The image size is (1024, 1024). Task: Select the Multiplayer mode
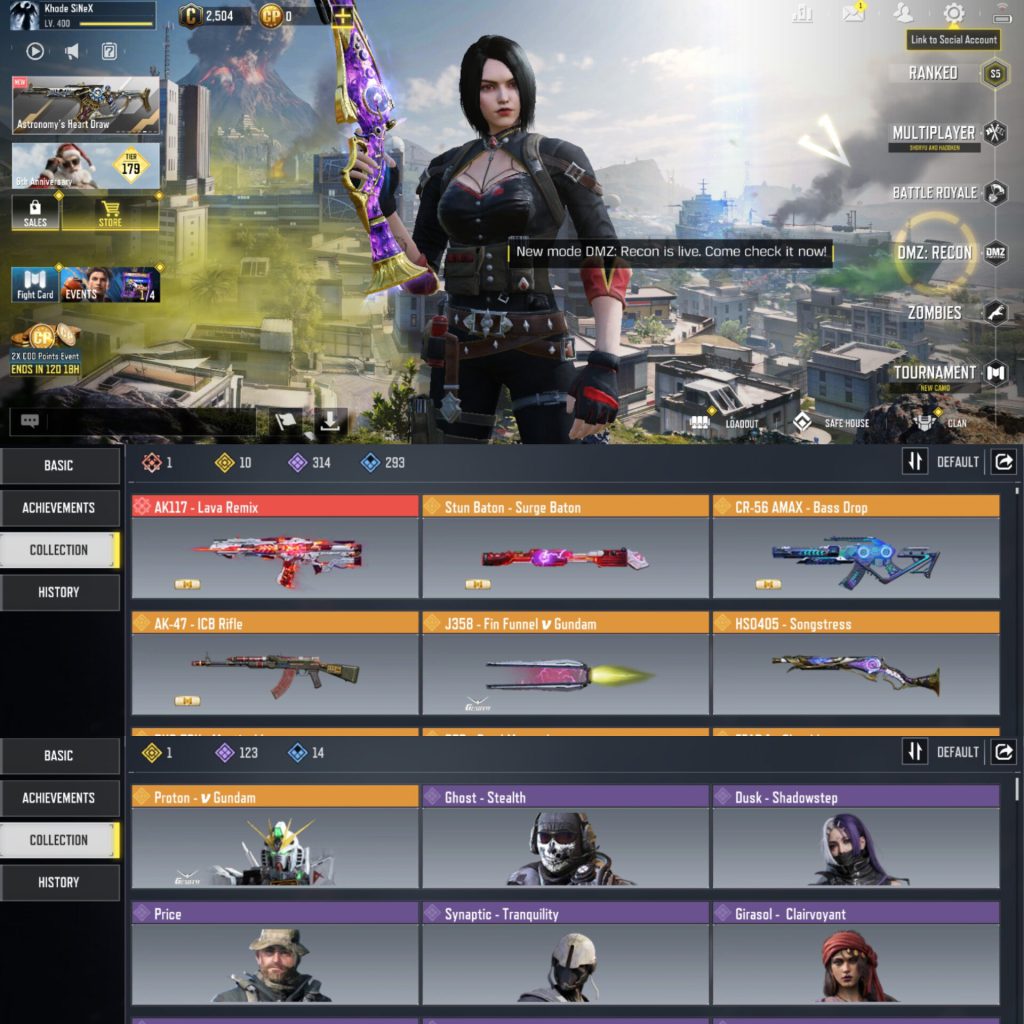[x=933, y=133]
